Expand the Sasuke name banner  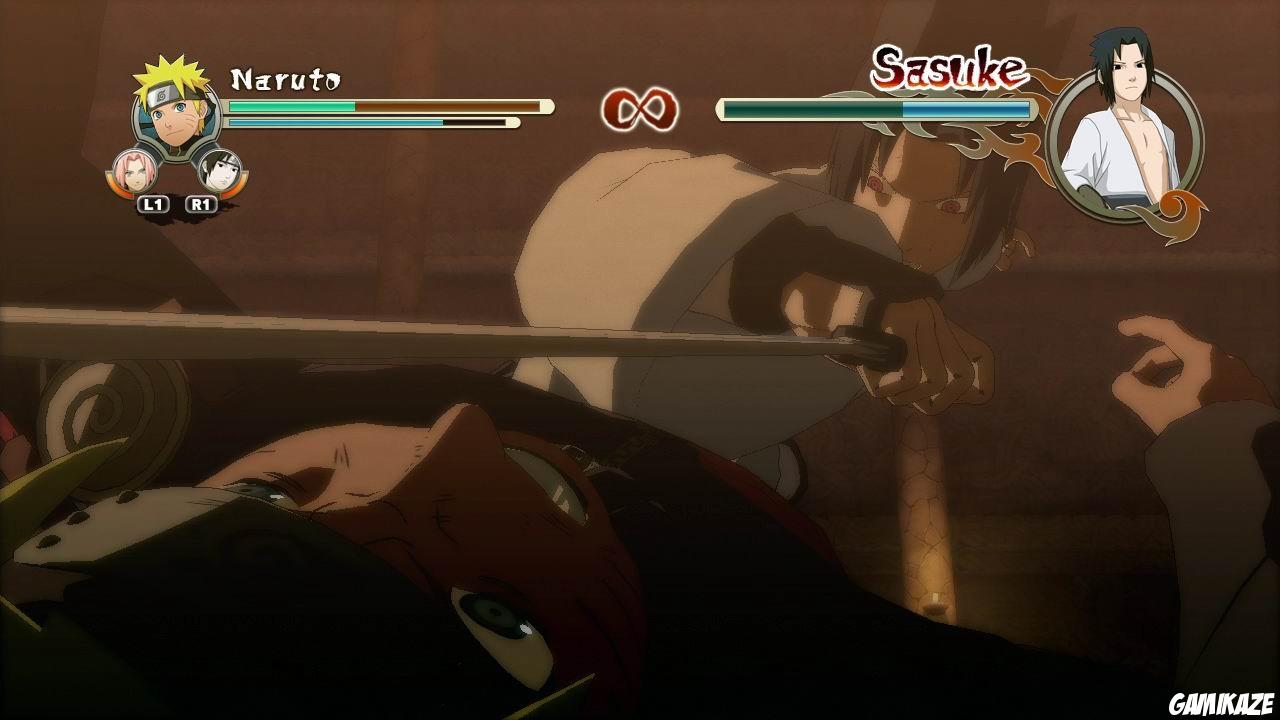click(x=948, y=67)
